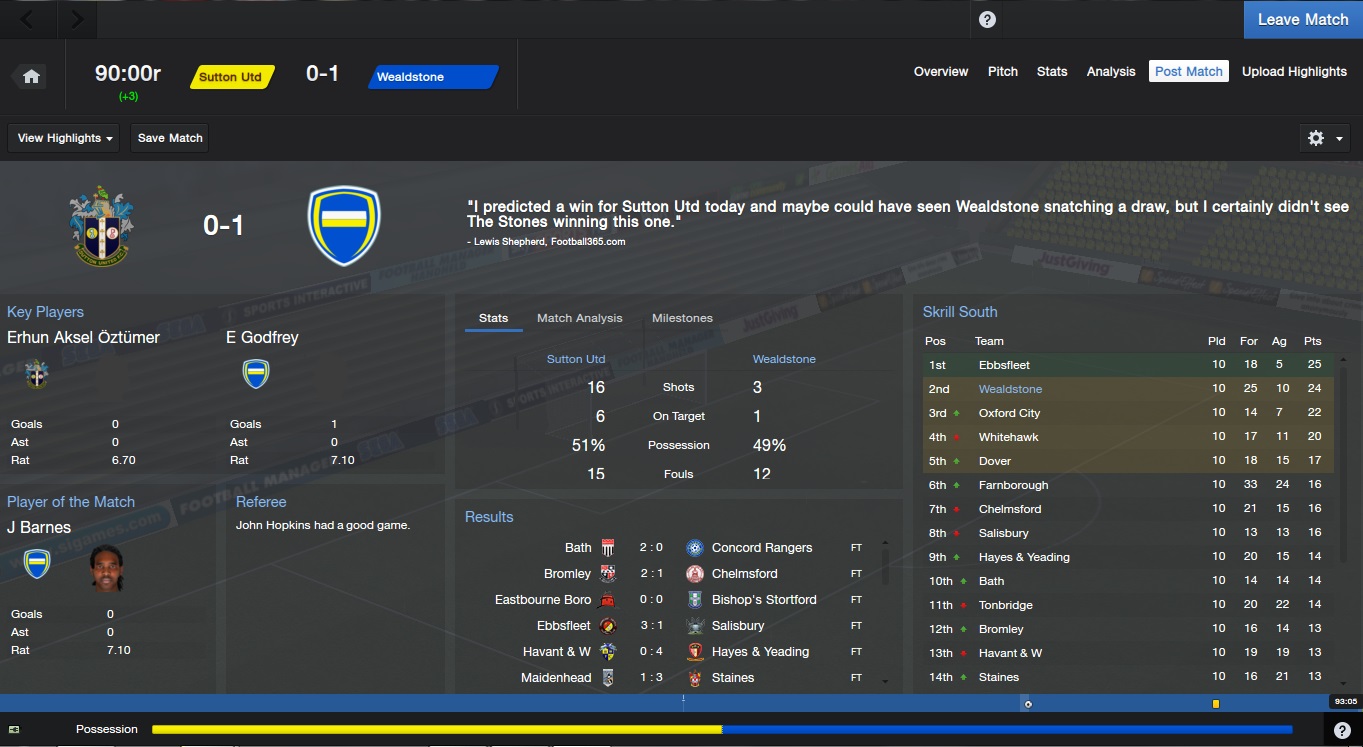Image resolution: width=1363 pixels, height=747 pixels.
Task: Switch to the Overview tab
Action: click(x=940, y=72)
